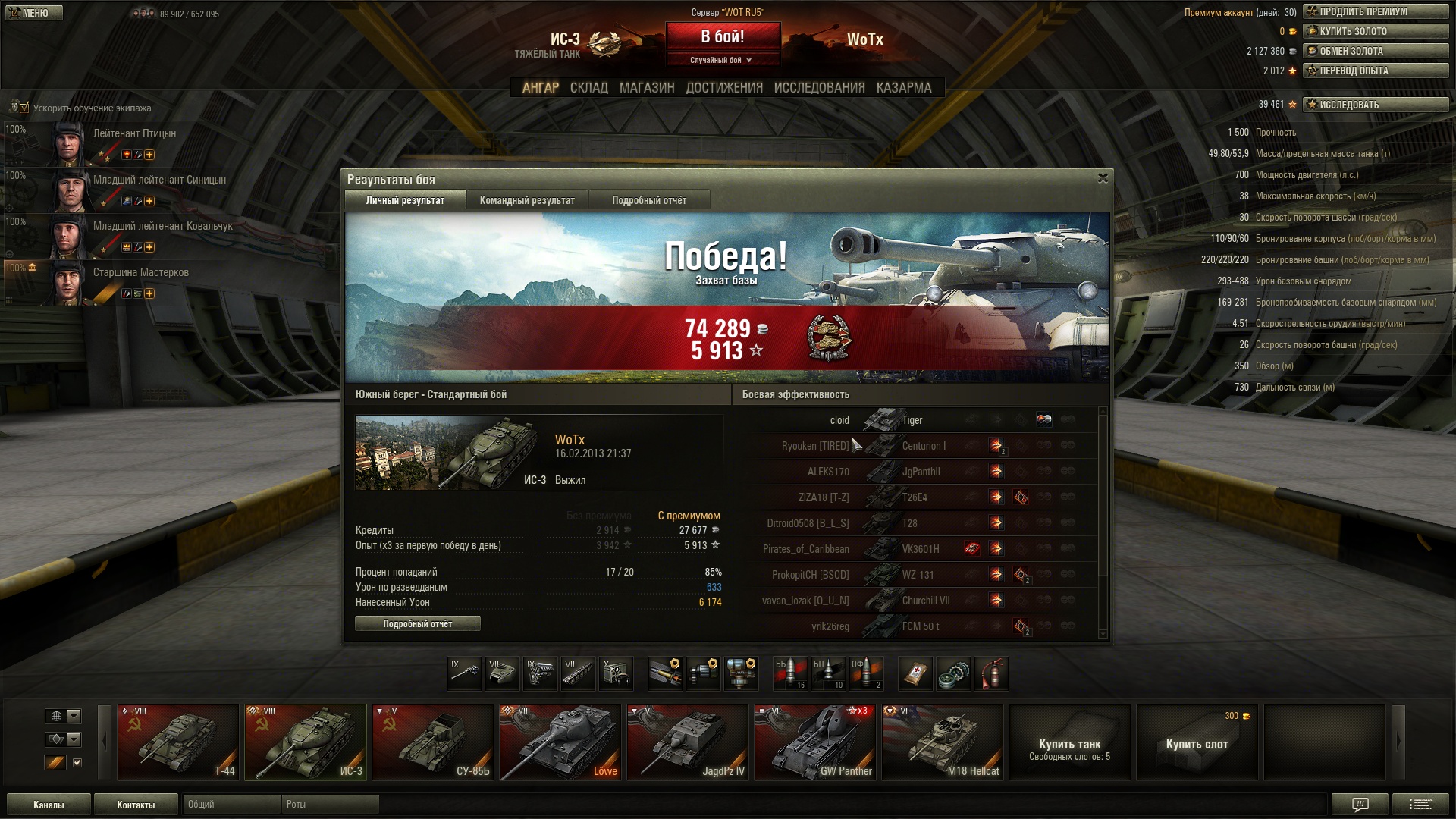This screenshot has height=819, width=1456.
Task: Switch to the Командный результат tab
Action: click(x=527, y=200)
